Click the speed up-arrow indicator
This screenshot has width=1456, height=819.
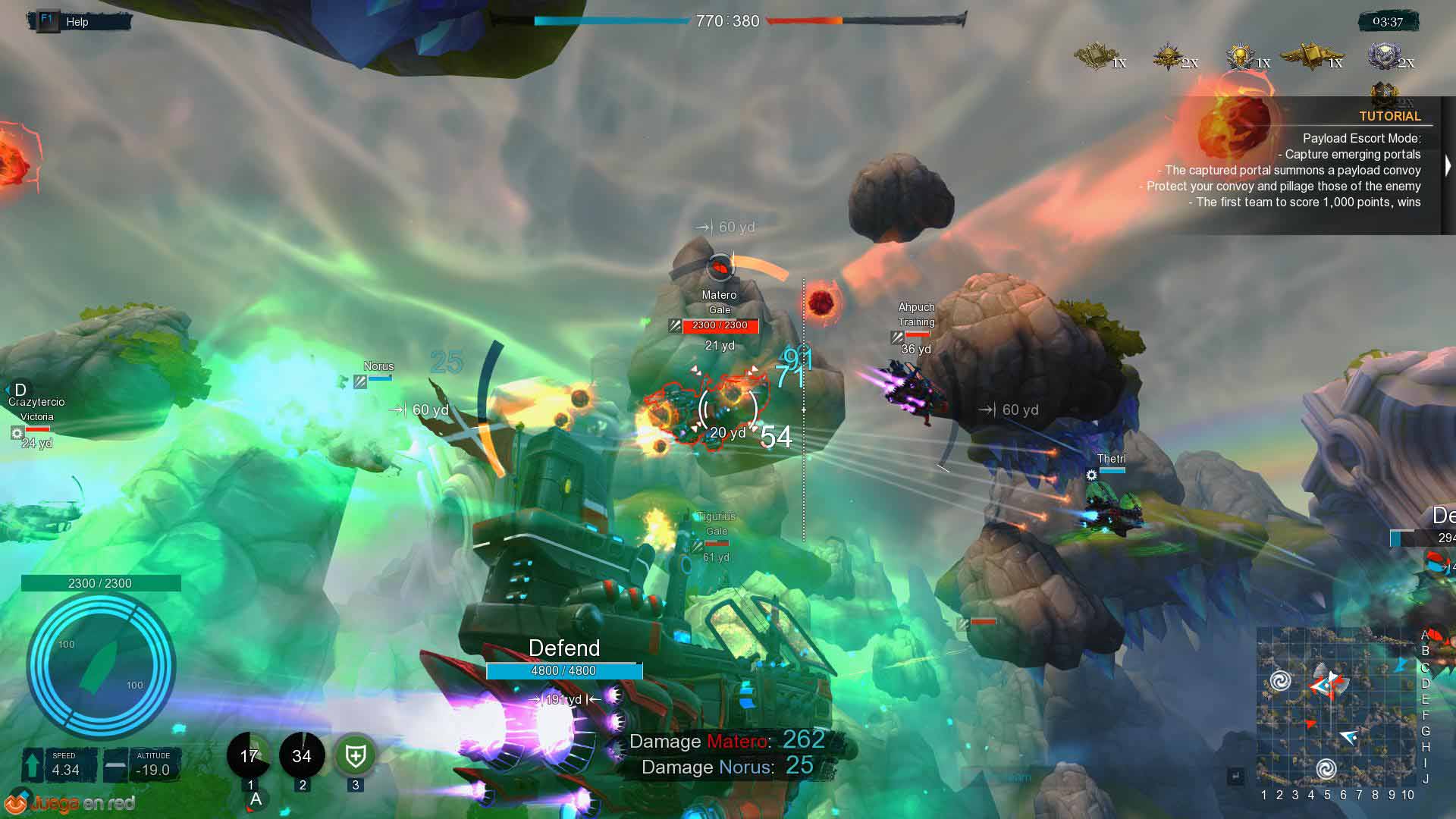tap(33, 764)
